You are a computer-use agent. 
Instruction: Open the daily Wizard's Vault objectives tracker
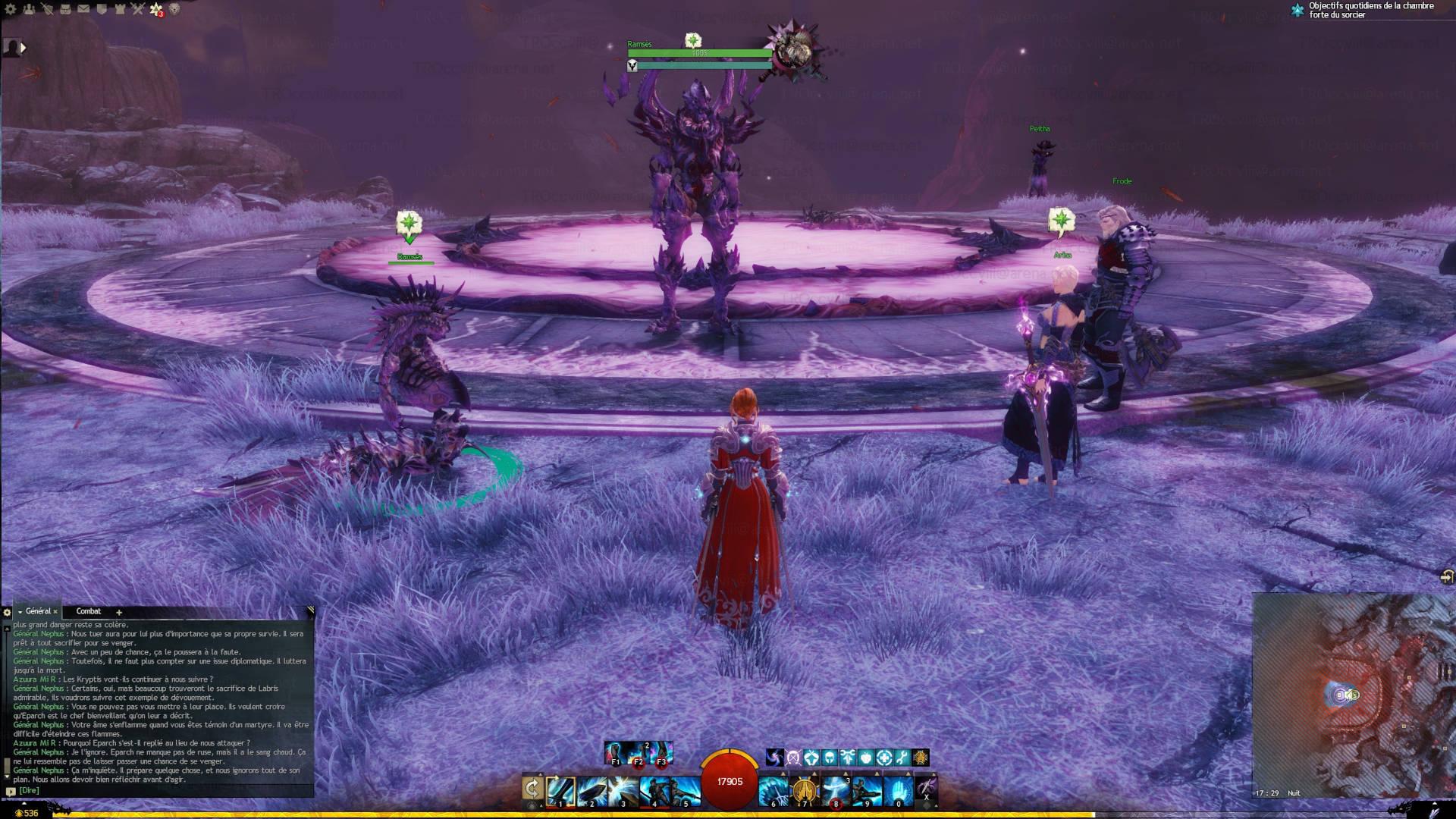coord(1364,10)
